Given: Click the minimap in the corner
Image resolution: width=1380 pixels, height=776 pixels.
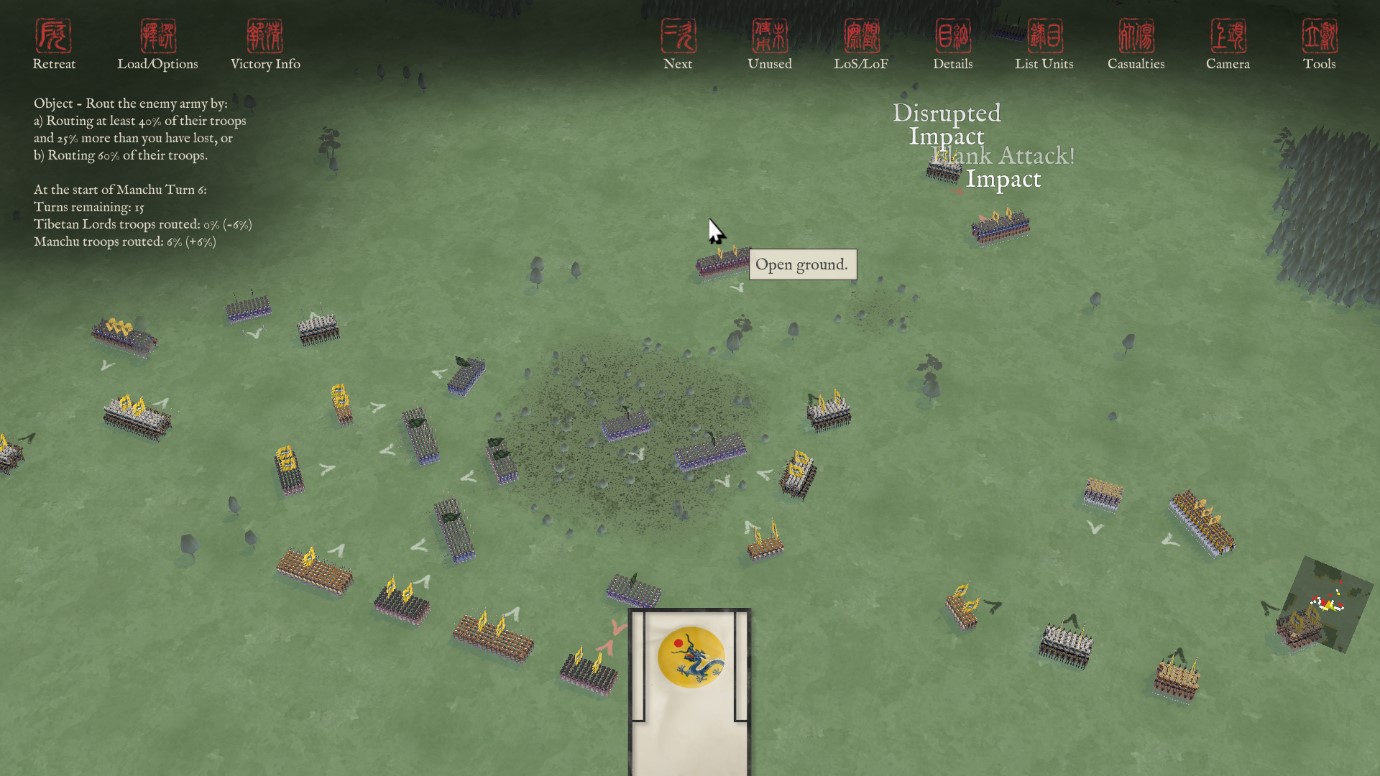Looking at the screenshot, I should [x=1328, y=602].
